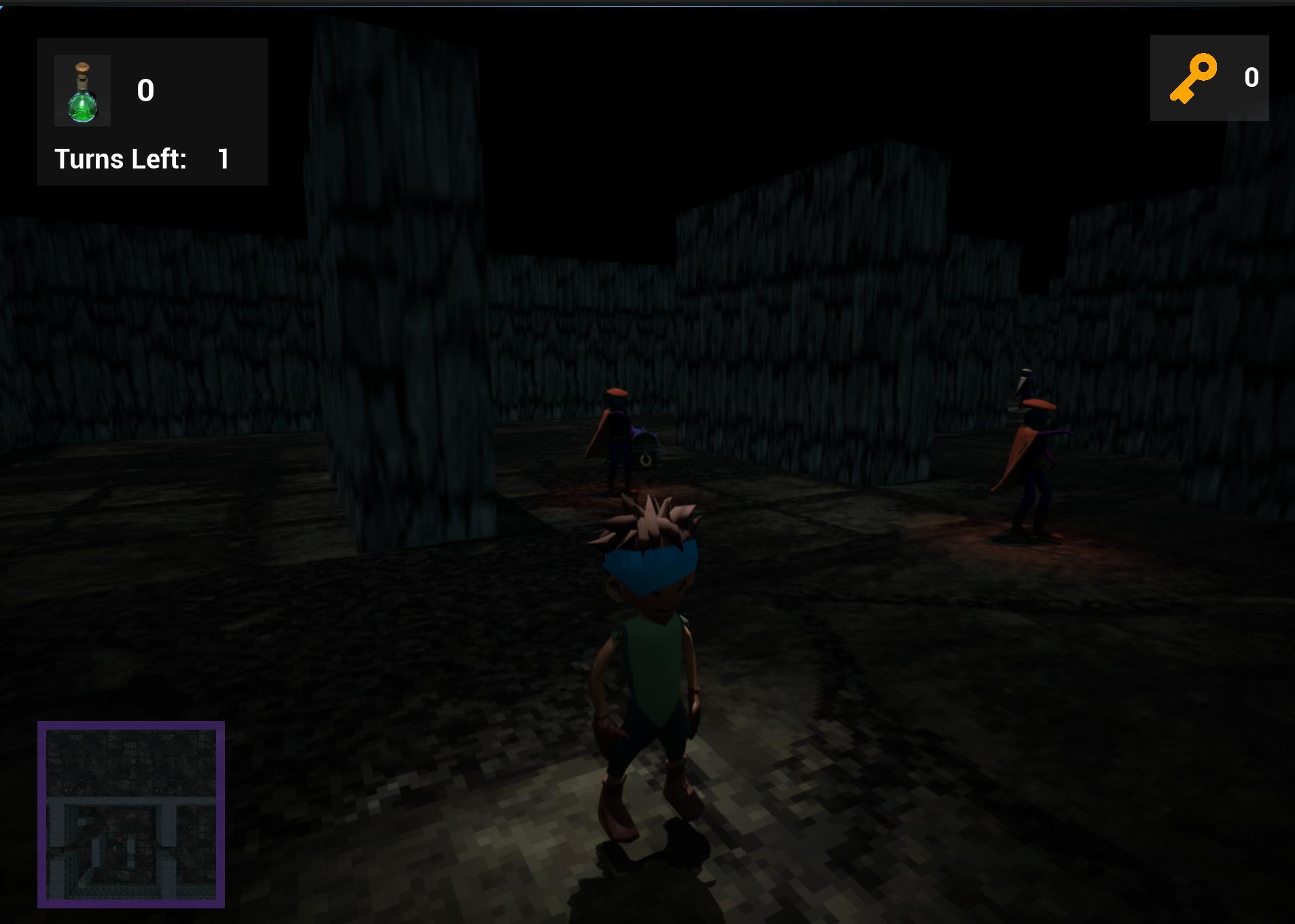Click the potion count number zero
Image resolution: width=1295 pixels, height=924 pixels.
tap(145, 90)
